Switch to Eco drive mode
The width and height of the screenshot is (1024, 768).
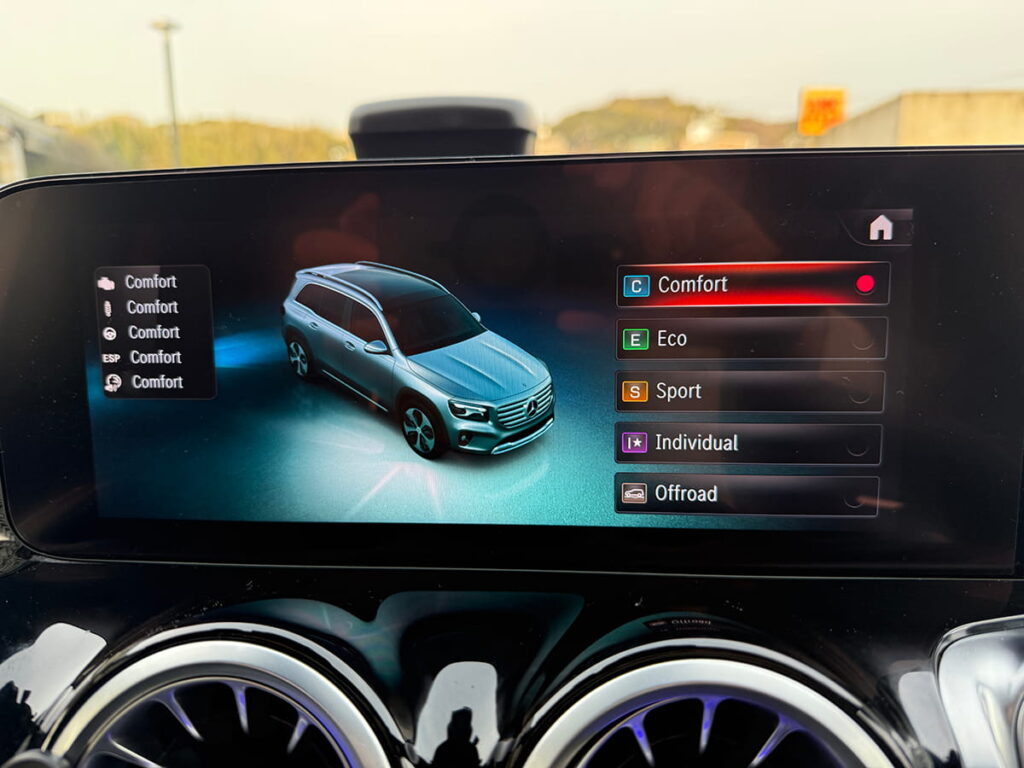click(x=751, y=339)
